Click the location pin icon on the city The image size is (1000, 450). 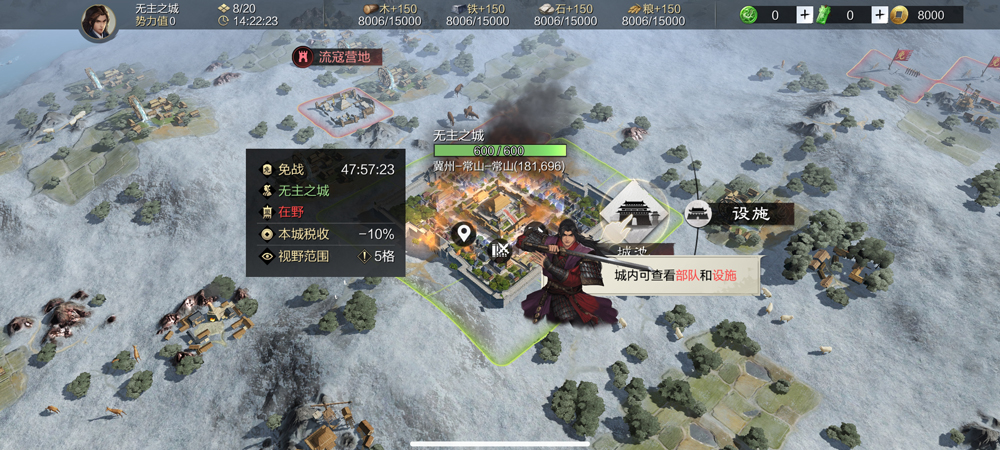point(463,235)
